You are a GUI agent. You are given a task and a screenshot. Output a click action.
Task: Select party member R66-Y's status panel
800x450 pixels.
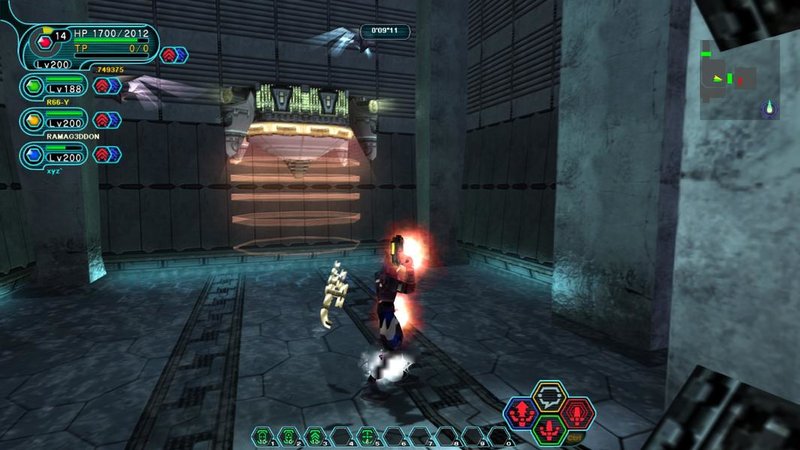point(58,87)
